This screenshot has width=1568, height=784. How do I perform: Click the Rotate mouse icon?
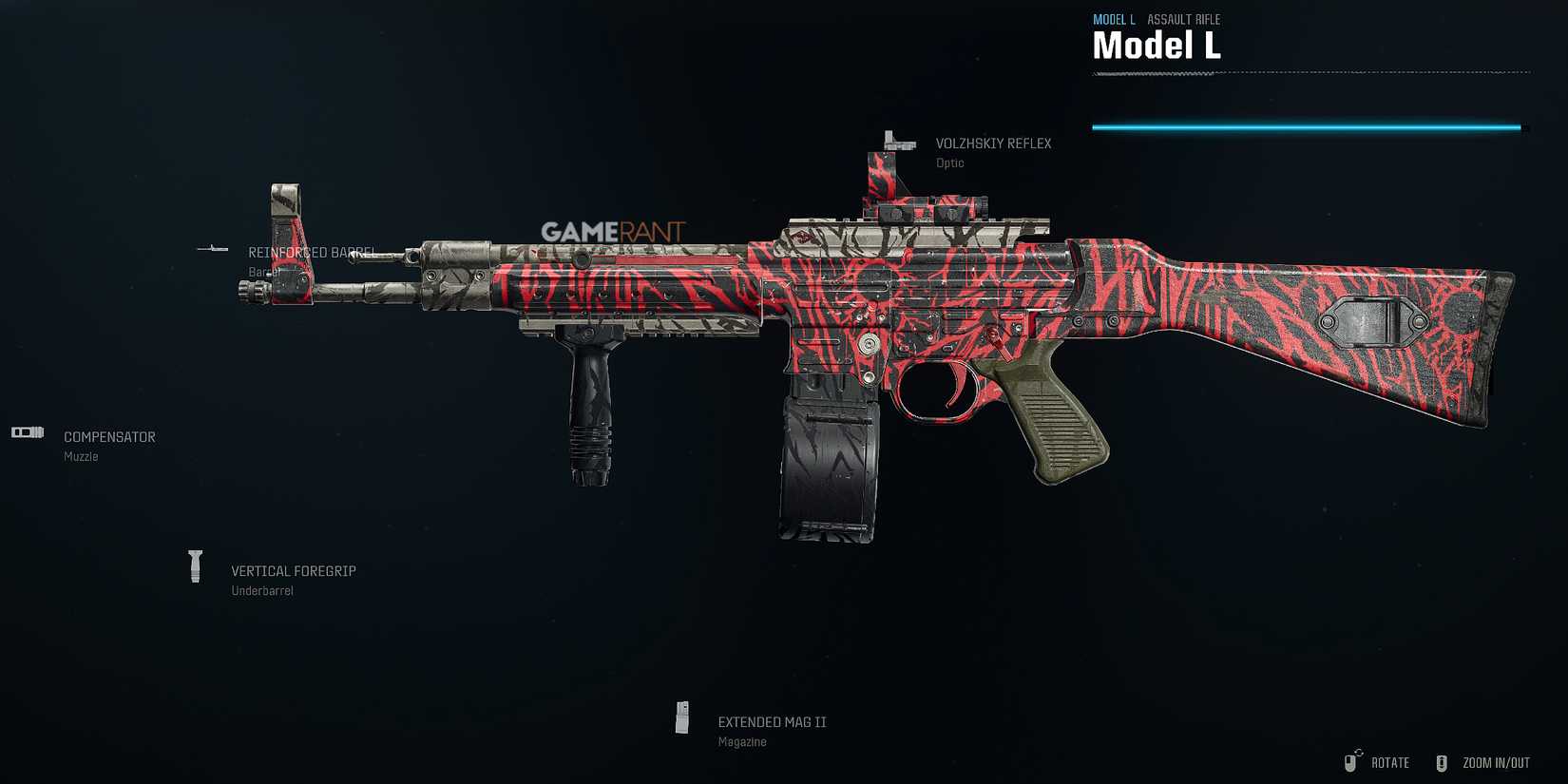(1352, 761)
